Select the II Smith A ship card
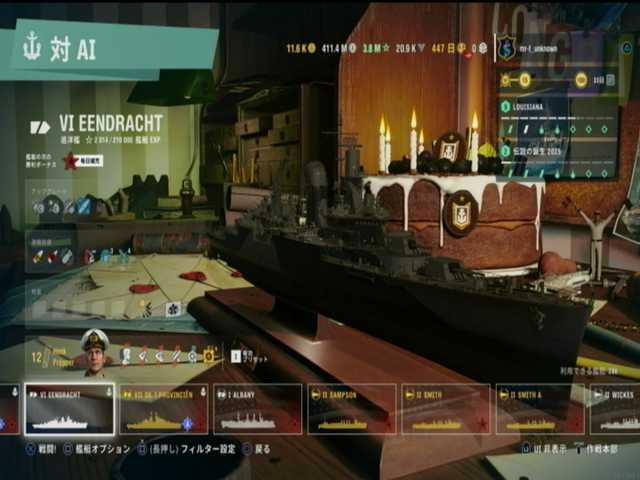This screenshot has height=480, width=640. coord(539,410)
